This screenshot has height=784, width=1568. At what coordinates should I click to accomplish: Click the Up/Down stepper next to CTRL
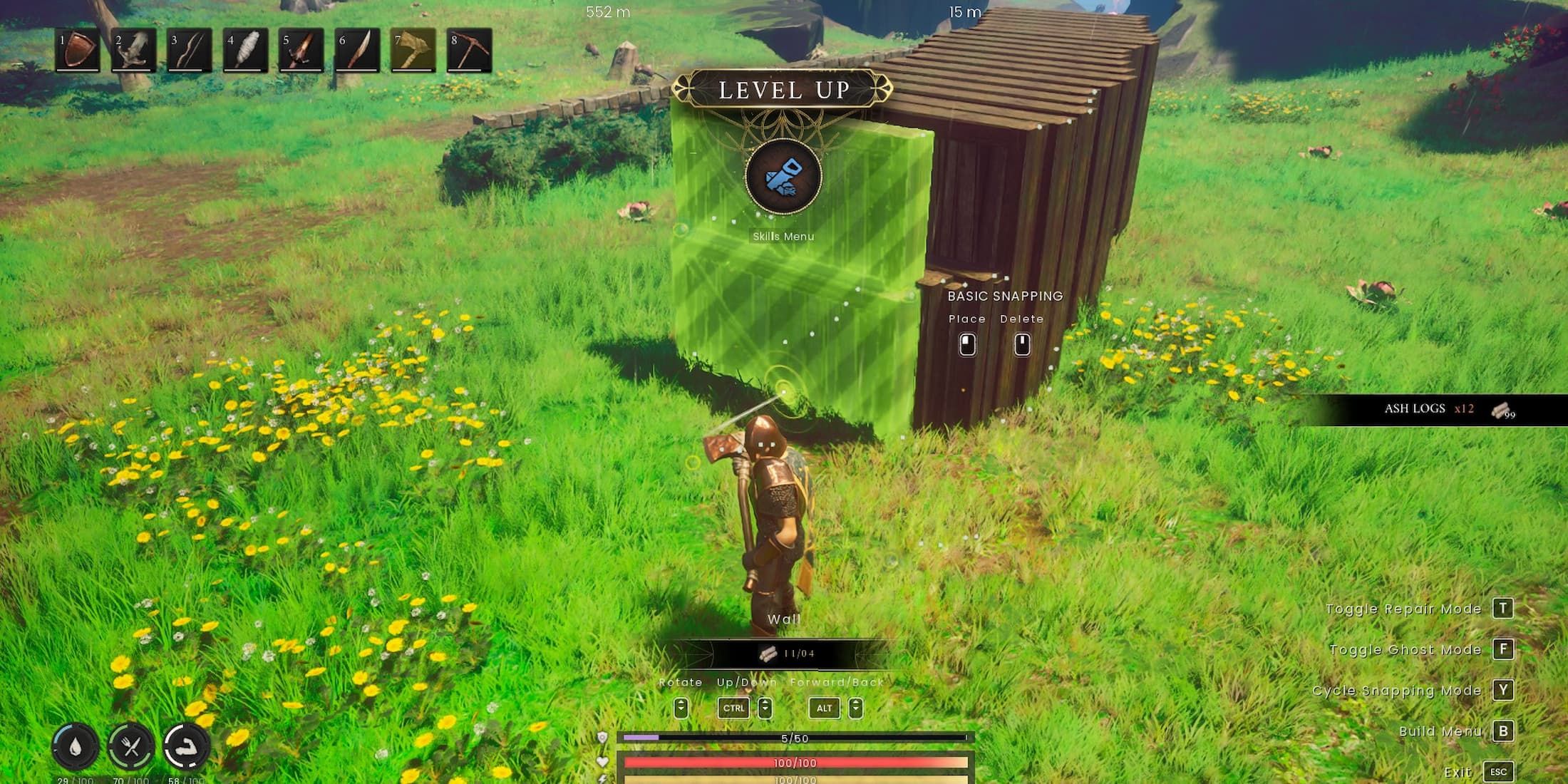pyautogui.click(x=766, y=708)
